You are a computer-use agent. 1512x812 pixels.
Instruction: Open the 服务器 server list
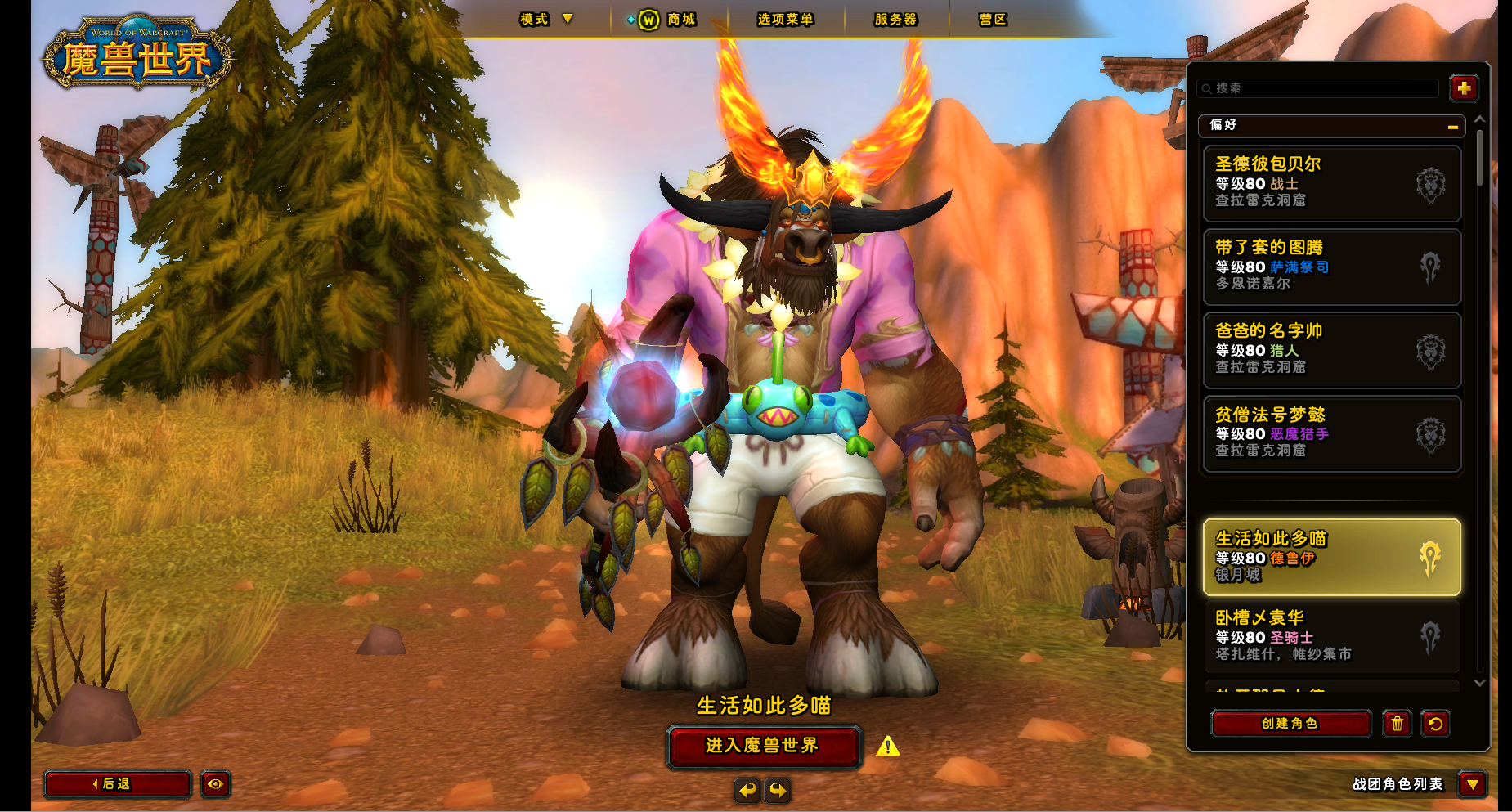(895, 20)
